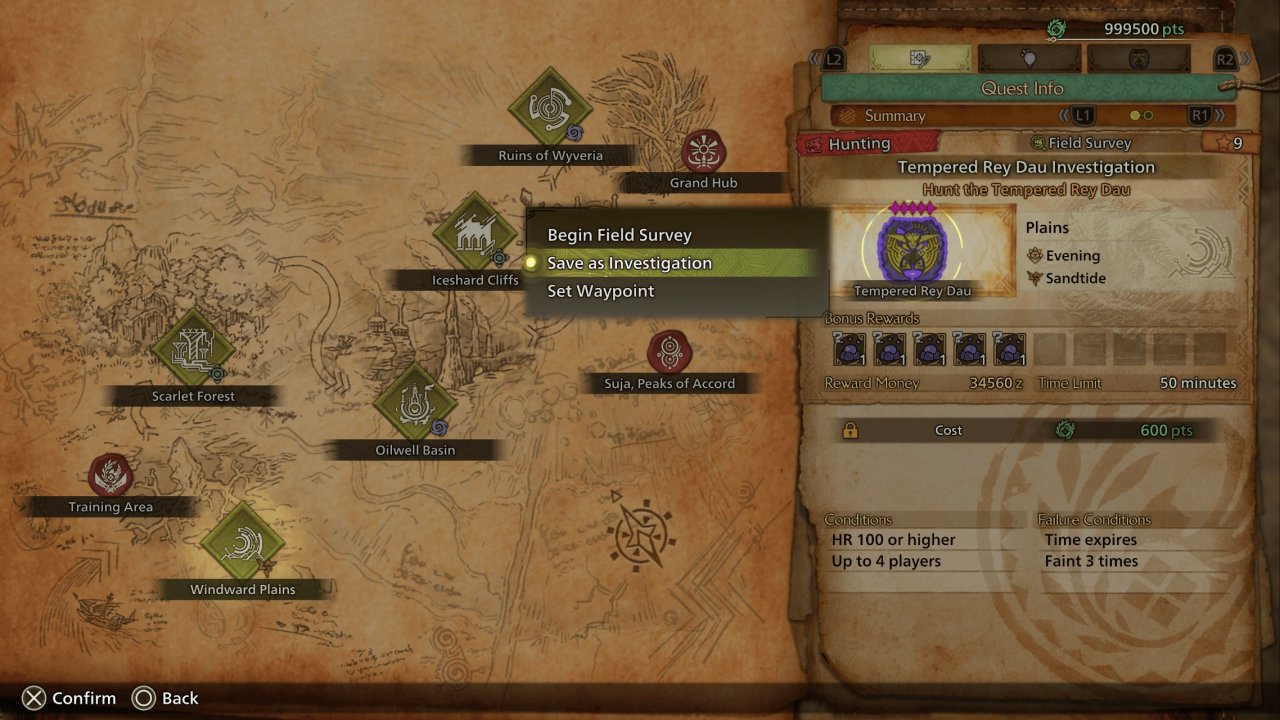Screen dimensions: 1280x720
Task: Choose Set Waypoint option
Action: 600,291
